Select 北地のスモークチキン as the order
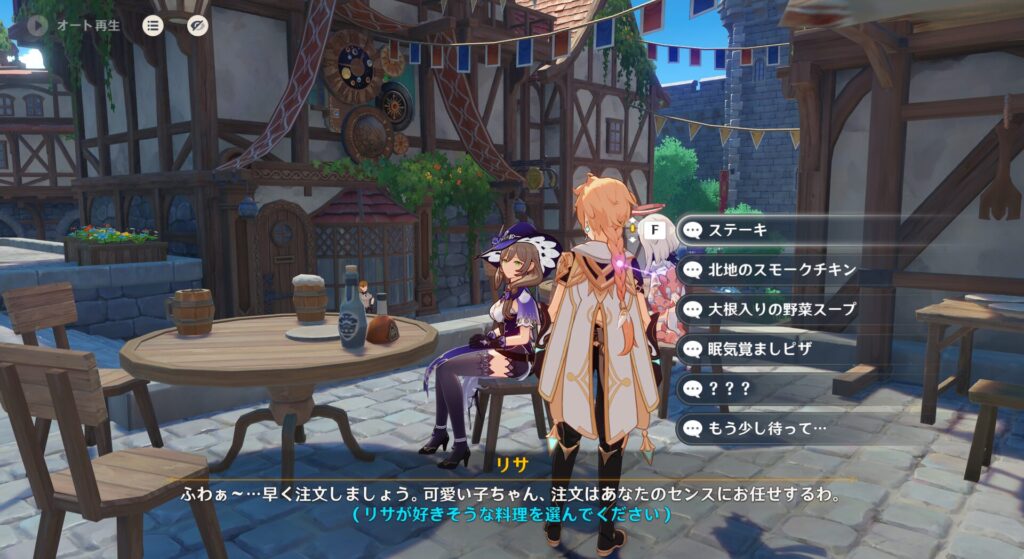Screen dimensions: 1024x559 [x=765, y=270]
